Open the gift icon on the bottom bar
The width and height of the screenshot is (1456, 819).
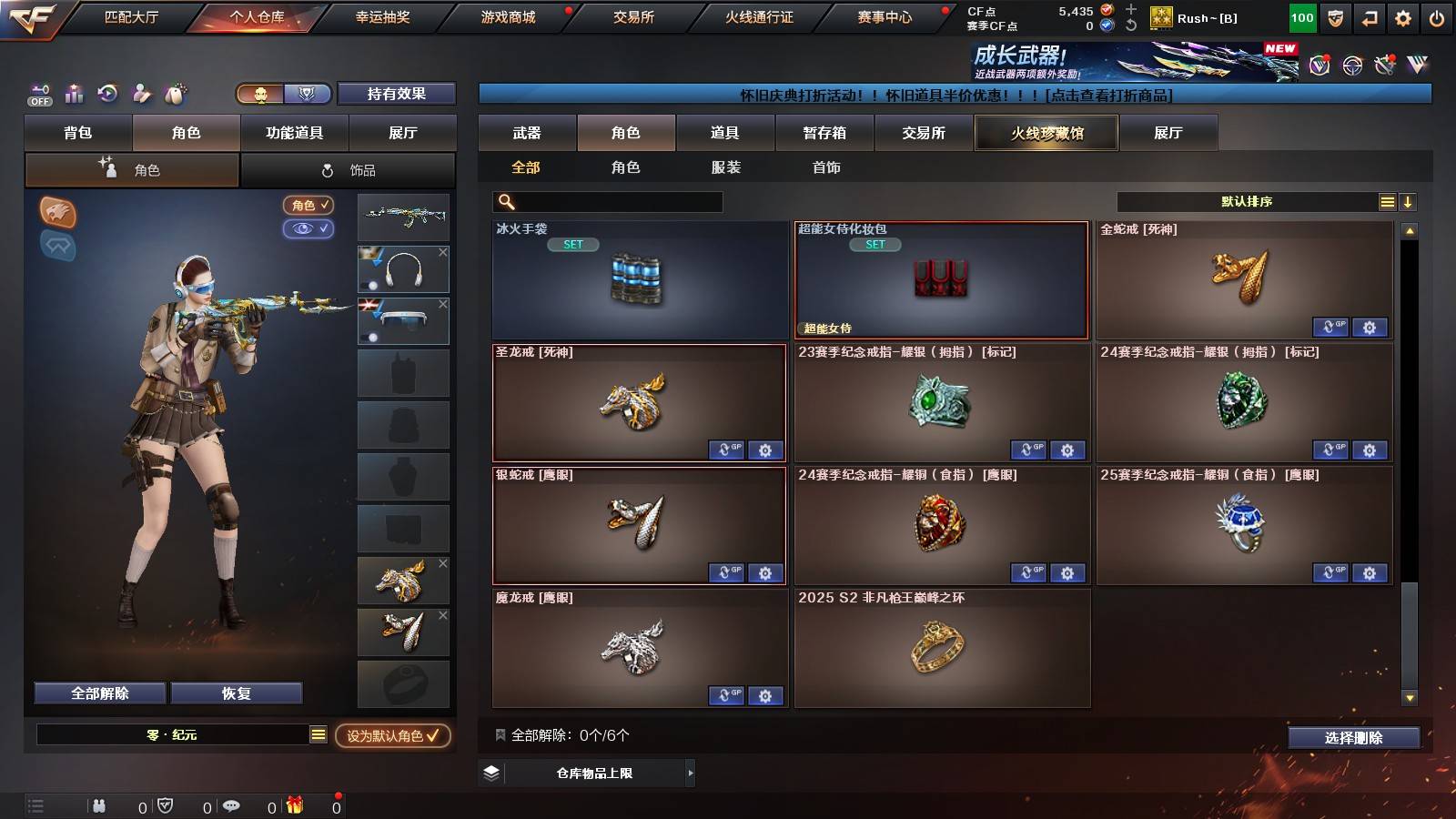tap(294, 805)
